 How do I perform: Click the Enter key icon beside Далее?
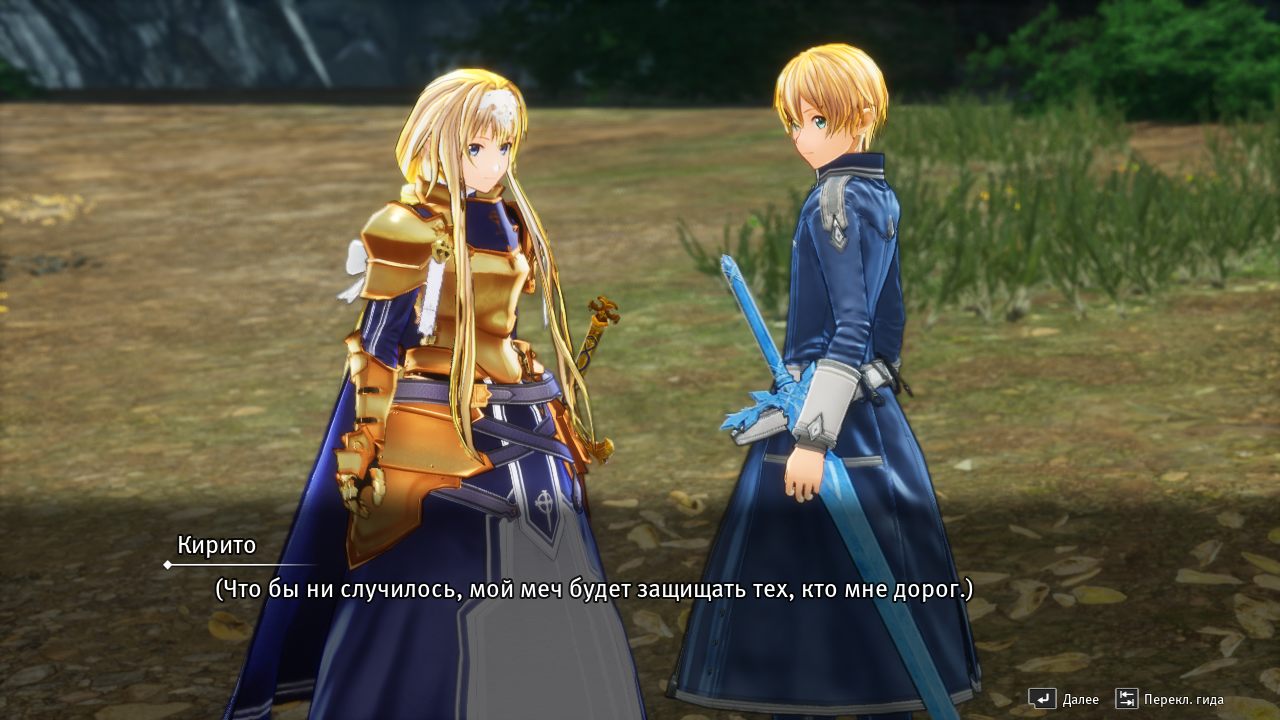[1043, 698]
